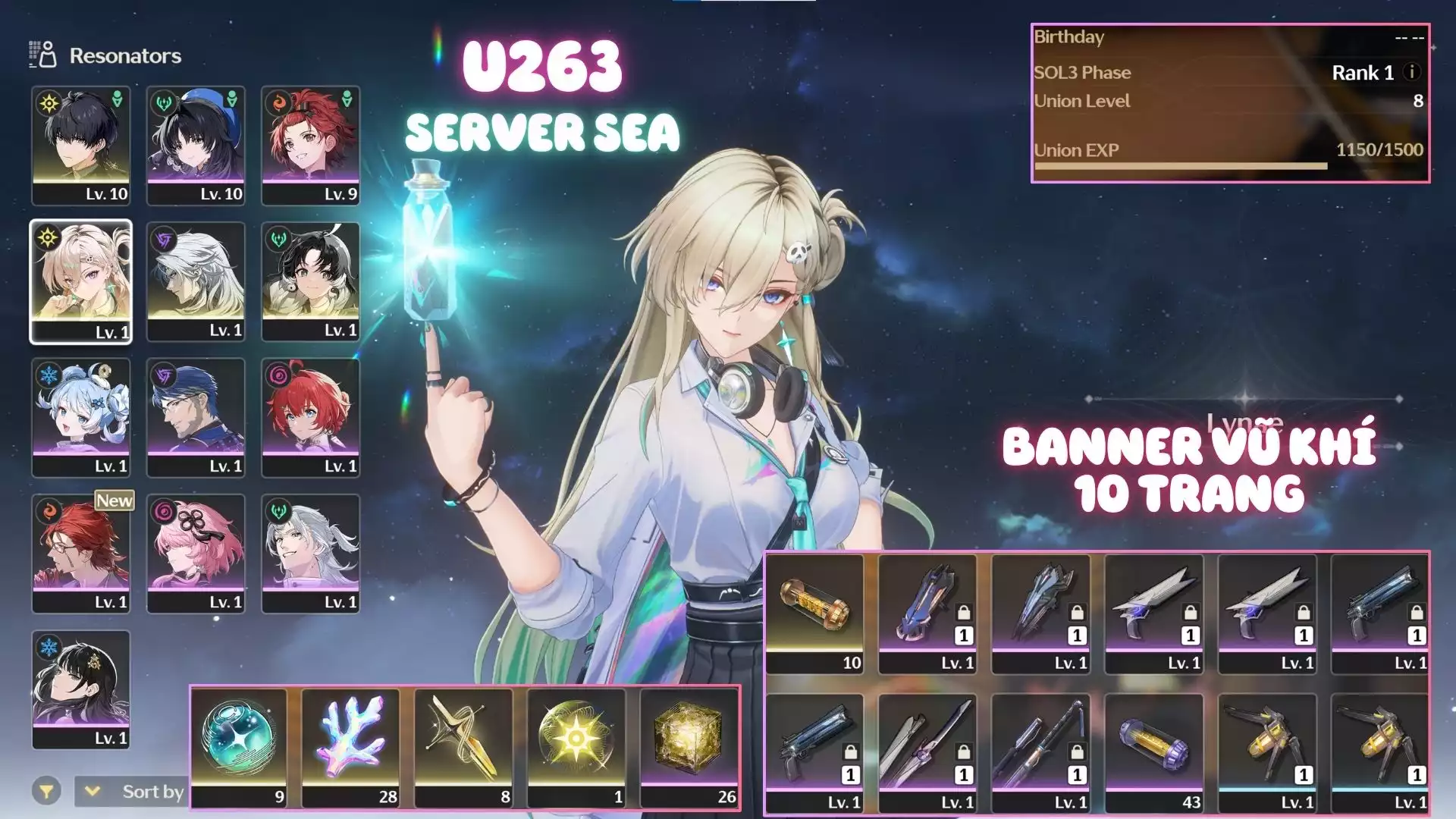Choose the dark-haired Glacio resonator with hair ornament
The image size is (1456, 819).
tap(80, 689)
